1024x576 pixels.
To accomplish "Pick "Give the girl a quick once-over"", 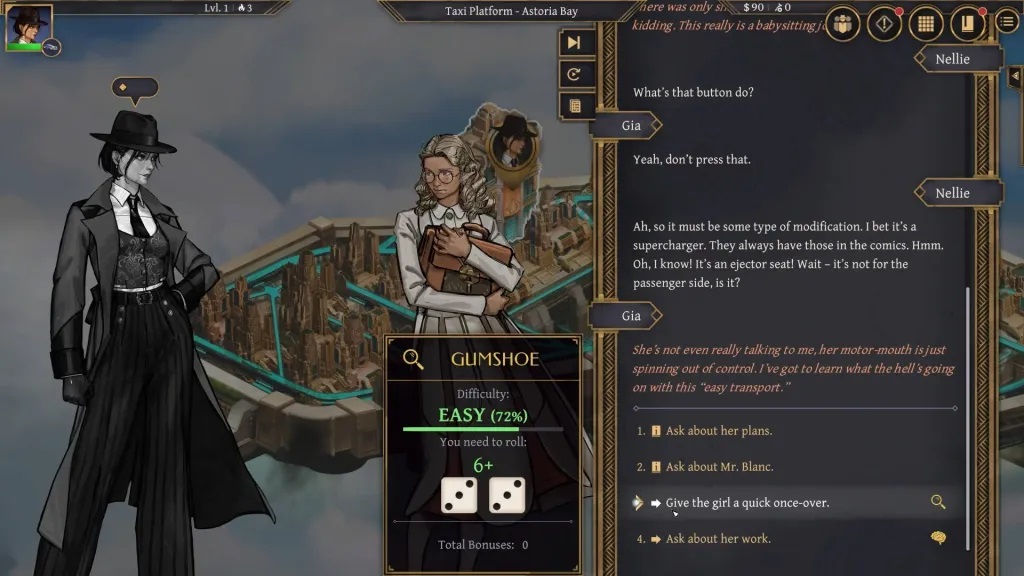I will 747,503.
